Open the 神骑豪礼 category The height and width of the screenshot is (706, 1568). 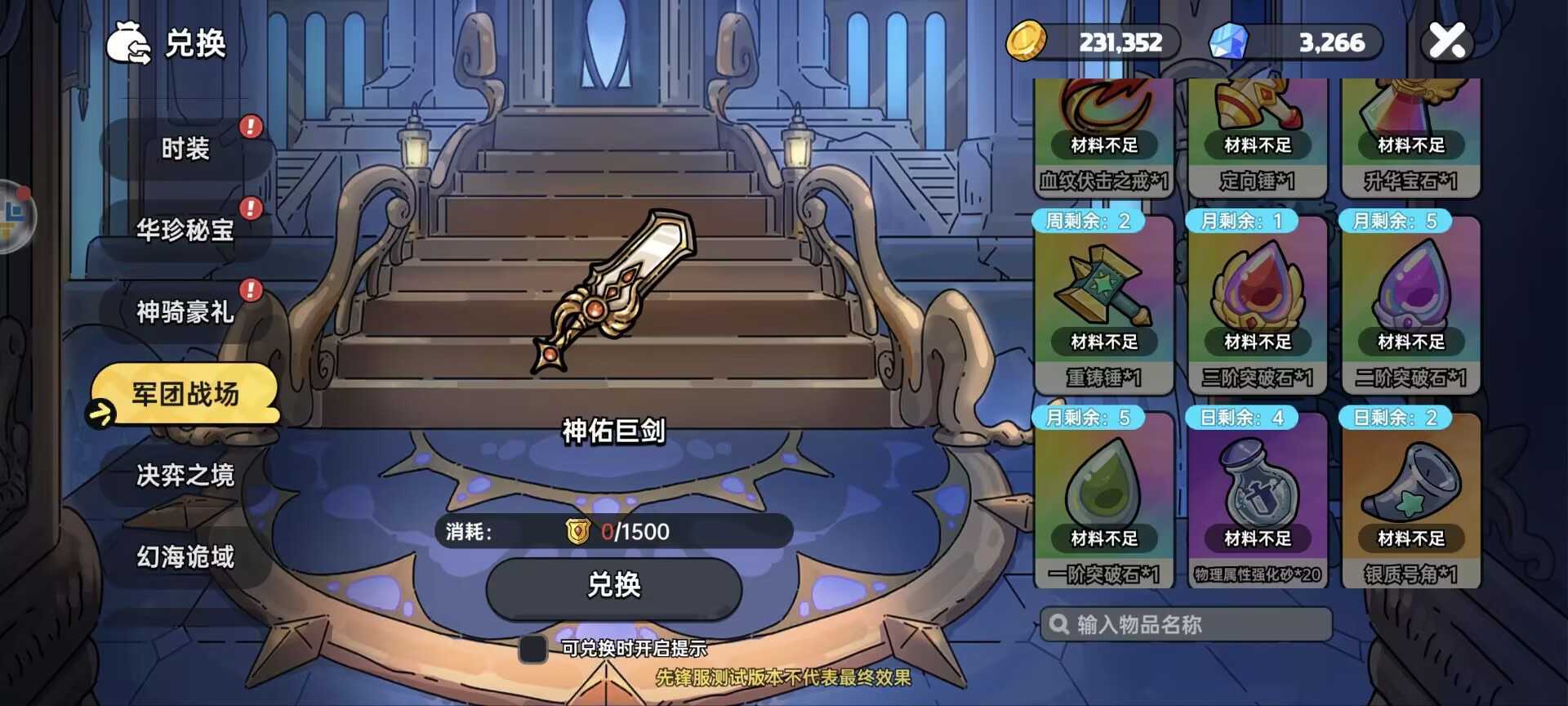pyautogui.click(x=185, y=312)
